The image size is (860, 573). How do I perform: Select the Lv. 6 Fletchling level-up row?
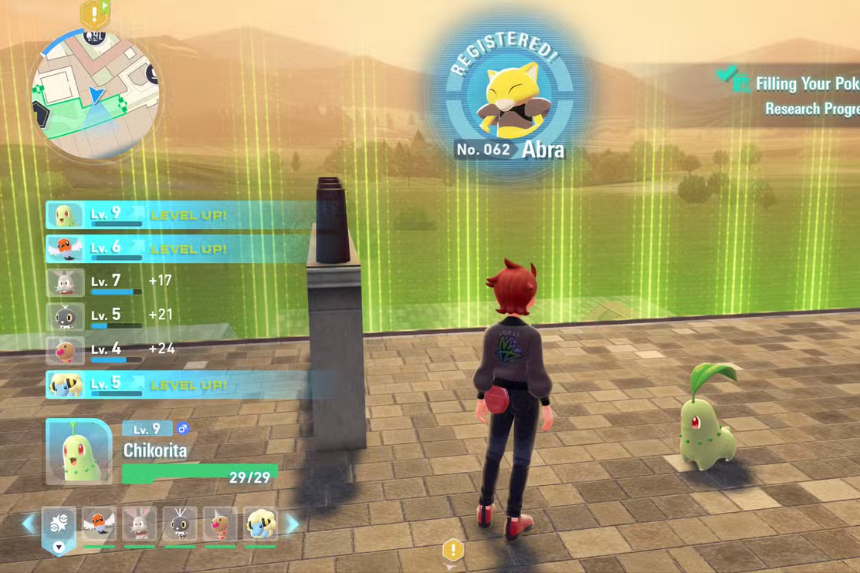(180, 249)
